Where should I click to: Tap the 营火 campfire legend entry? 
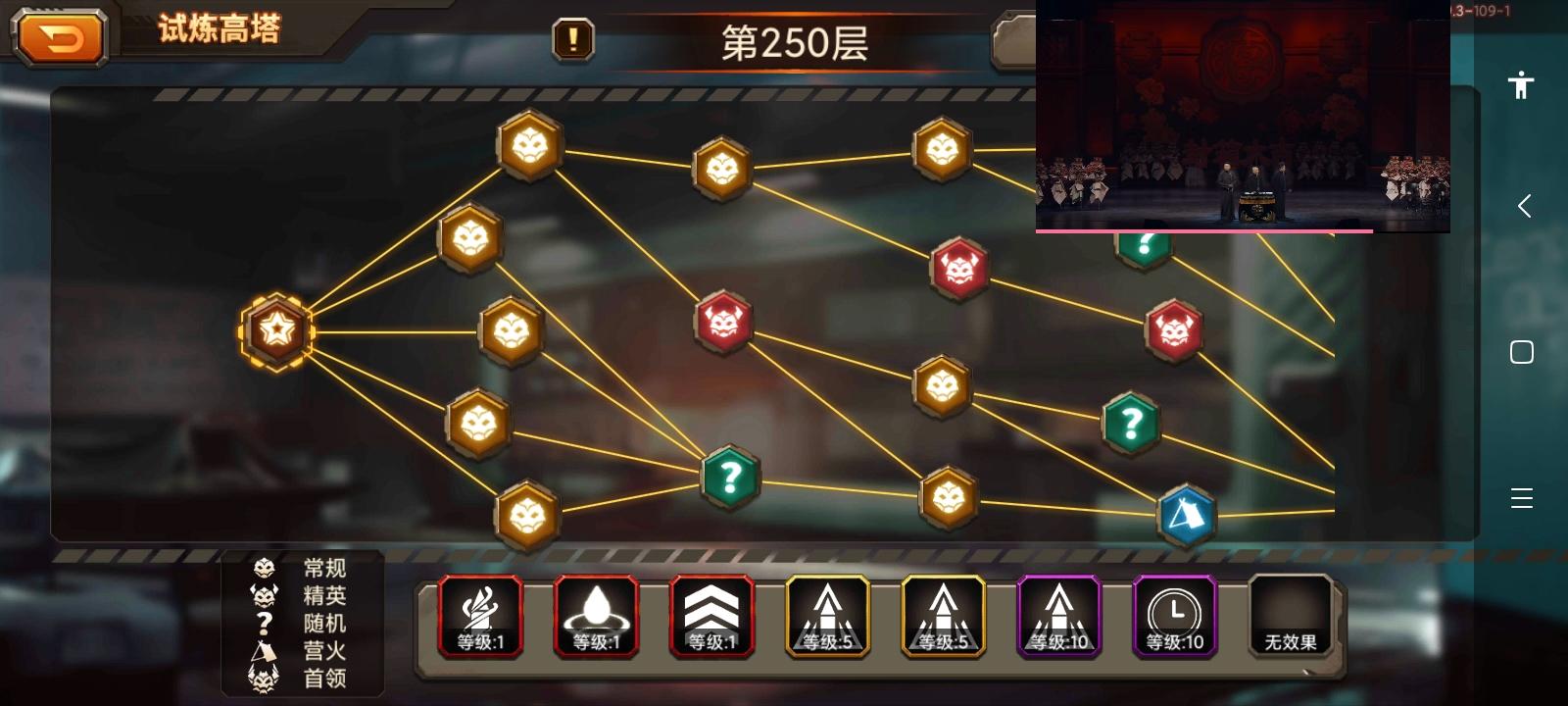tap(323, 650)
